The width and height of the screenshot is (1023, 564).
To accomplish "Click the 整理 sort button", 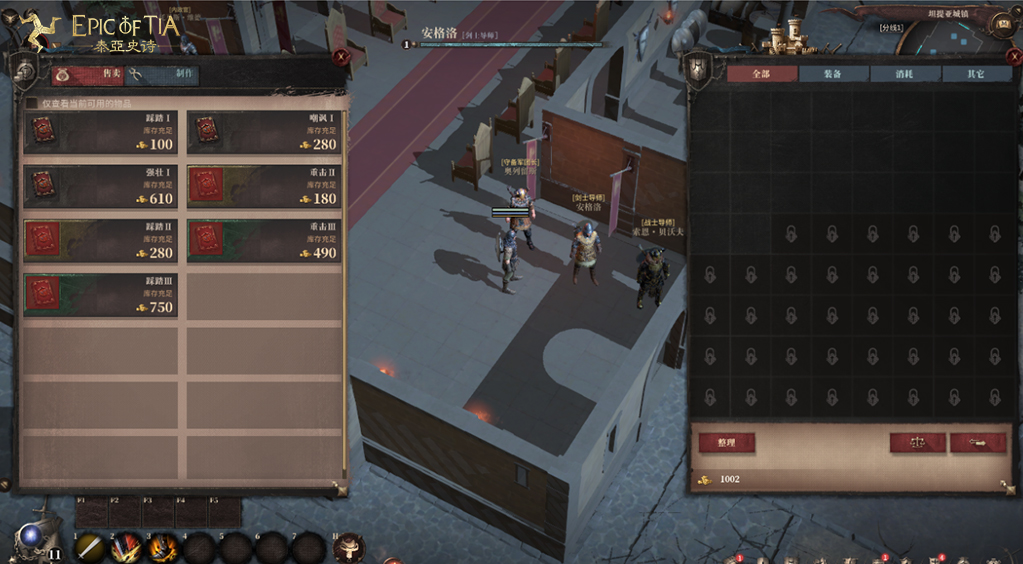I will pos(726,442).
